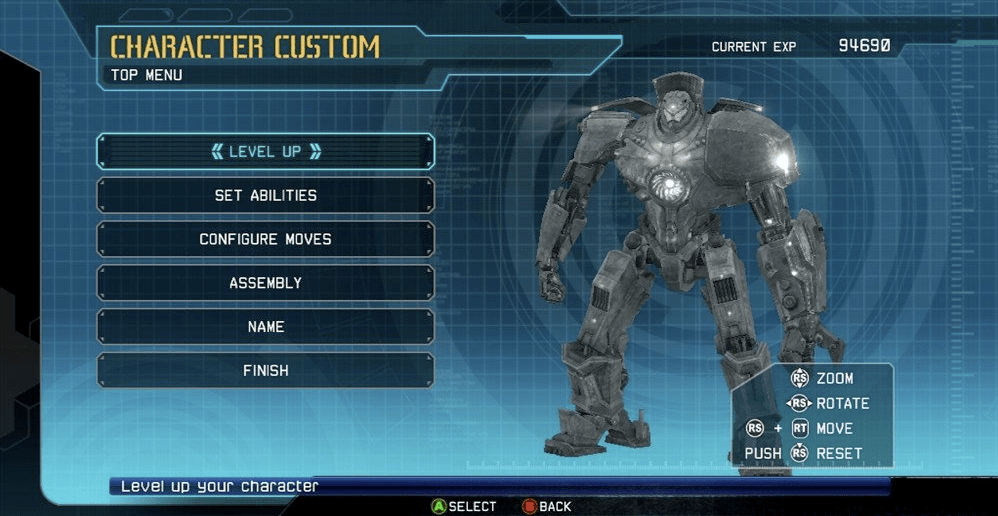The width and height of the screenshot is (998, 516).
Task: Select the Name option
Action: [x=265, y=327]
